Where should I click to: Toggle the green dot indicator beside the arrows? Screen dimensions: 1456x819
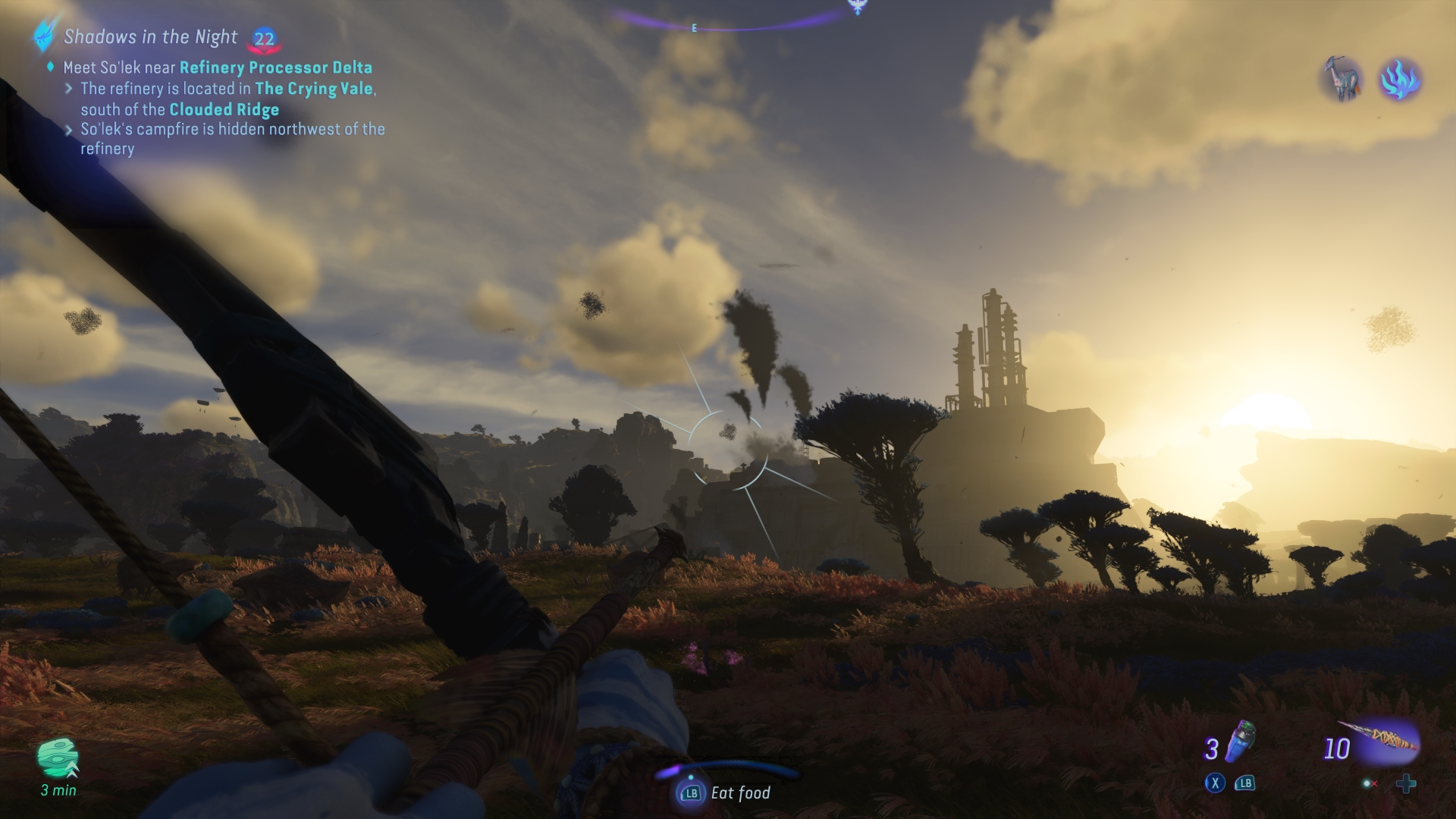pos(1367,784)
